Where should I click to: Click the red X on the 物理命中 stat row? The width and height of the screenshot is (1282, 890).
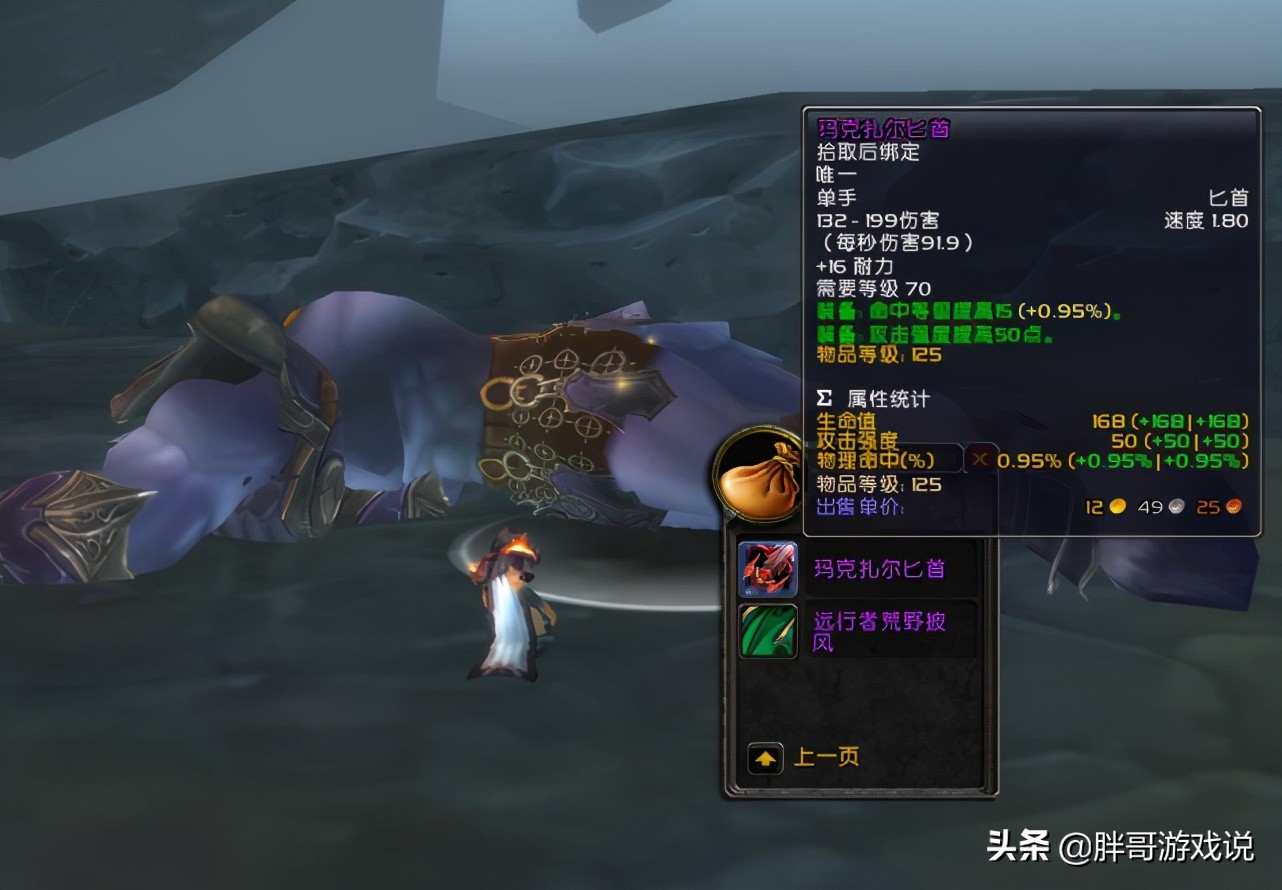pos(979,460)
